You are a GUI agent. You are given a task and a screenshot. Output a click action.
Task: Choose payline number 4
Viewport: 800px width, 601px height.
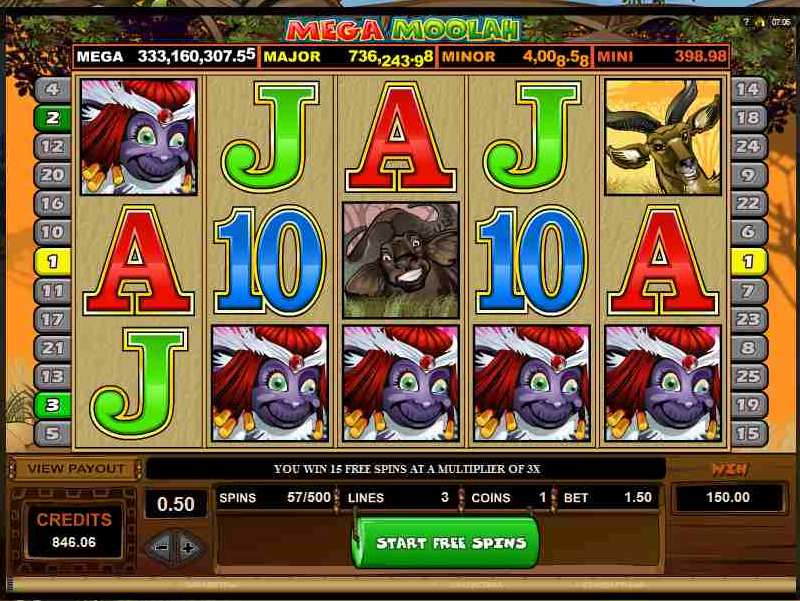coord(52,89)
